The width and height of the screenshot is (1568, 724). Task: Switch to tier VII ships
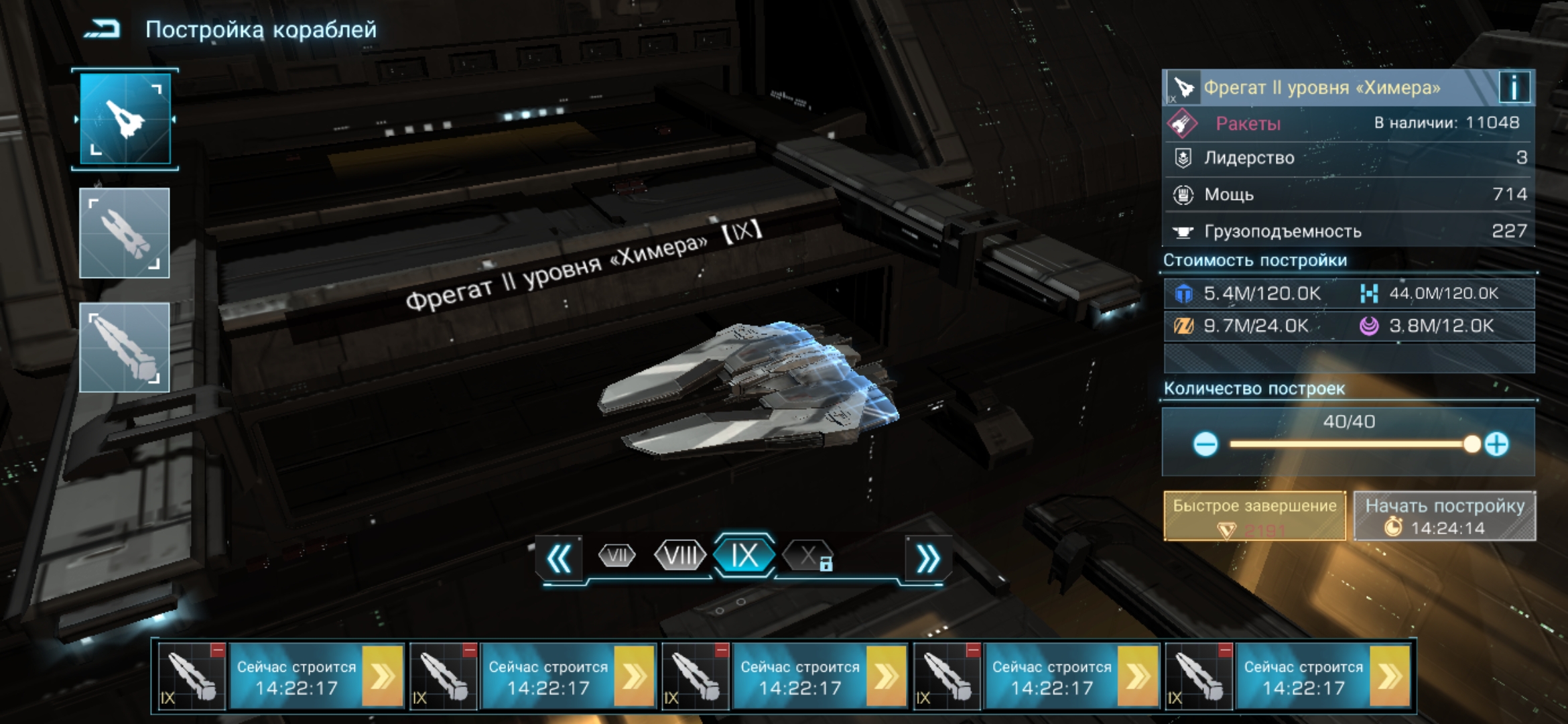[616, 556]
